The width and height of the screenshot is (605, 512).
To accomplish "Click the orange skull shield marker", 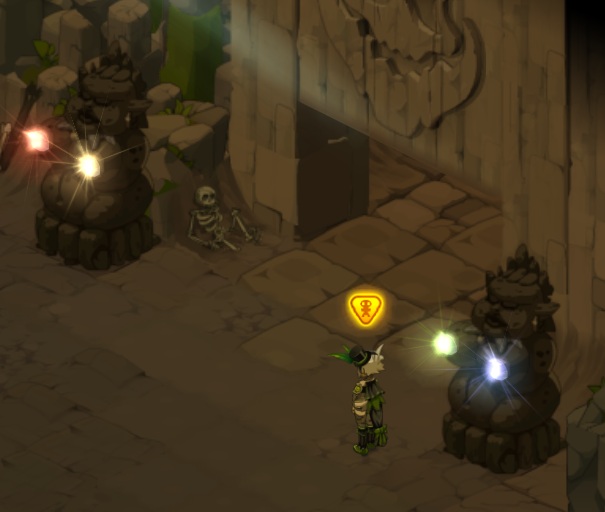I will coord(367,309).
